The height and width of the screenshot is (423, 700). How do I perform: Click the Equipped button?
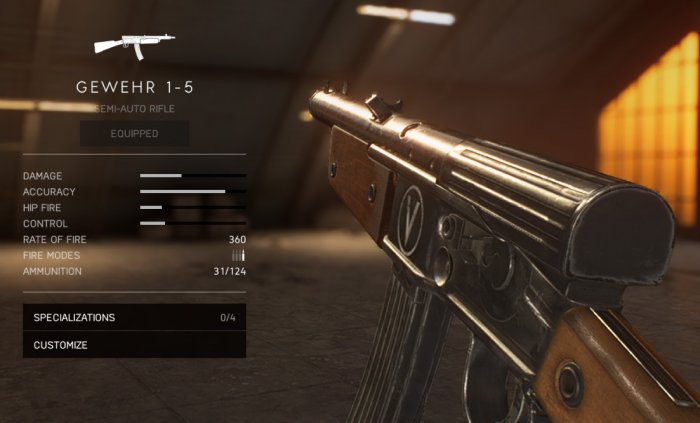pos(134,133)
